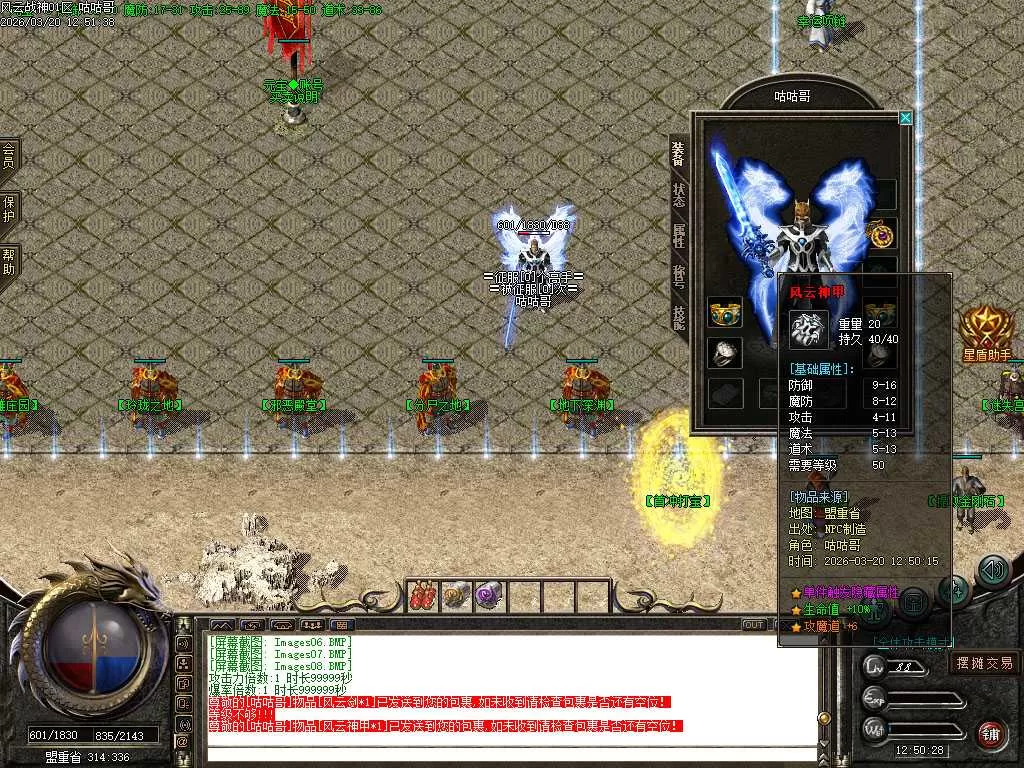Switch to the 技能 skills tab

tap(679, 318)
